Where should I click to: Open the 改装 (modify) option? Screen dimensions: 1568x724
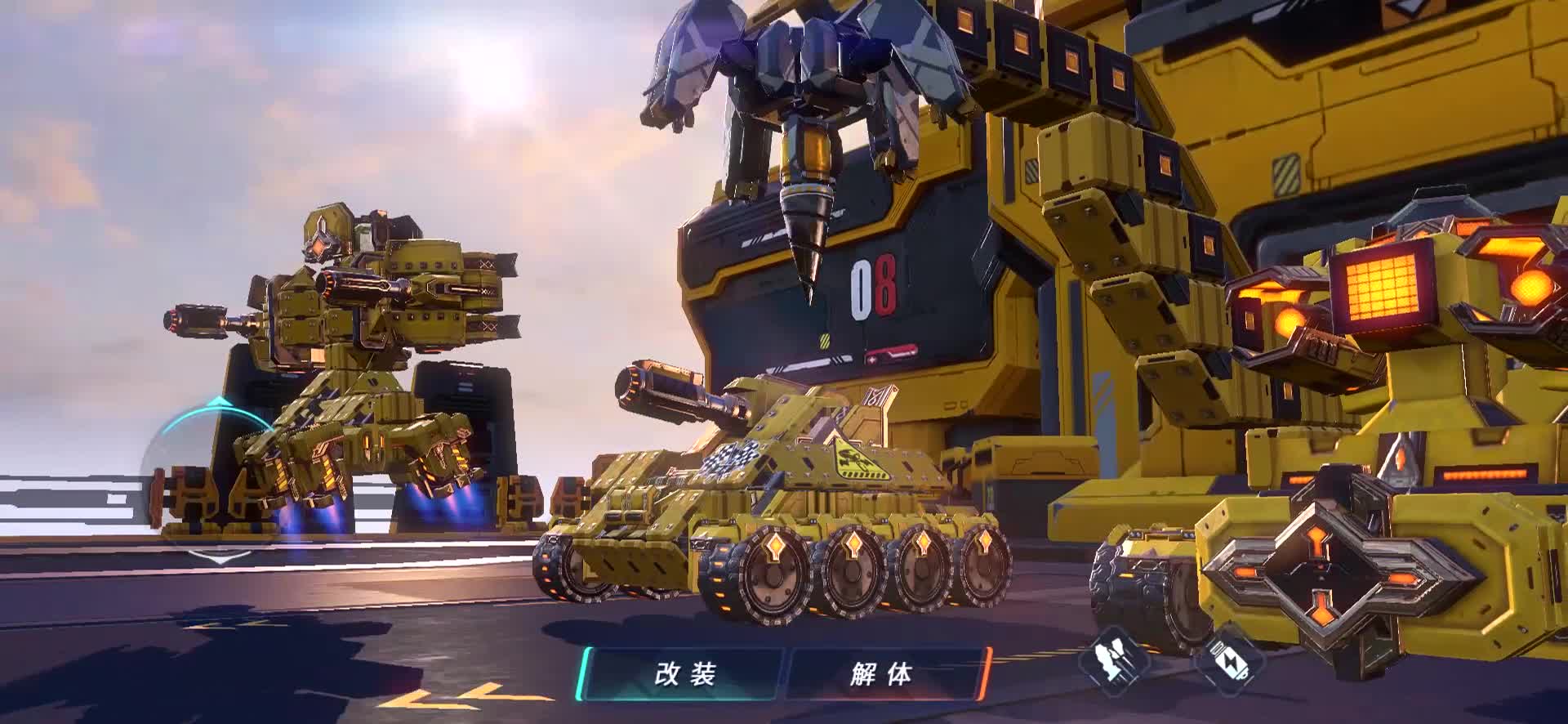pyautogui.click(x=684, y=674)
